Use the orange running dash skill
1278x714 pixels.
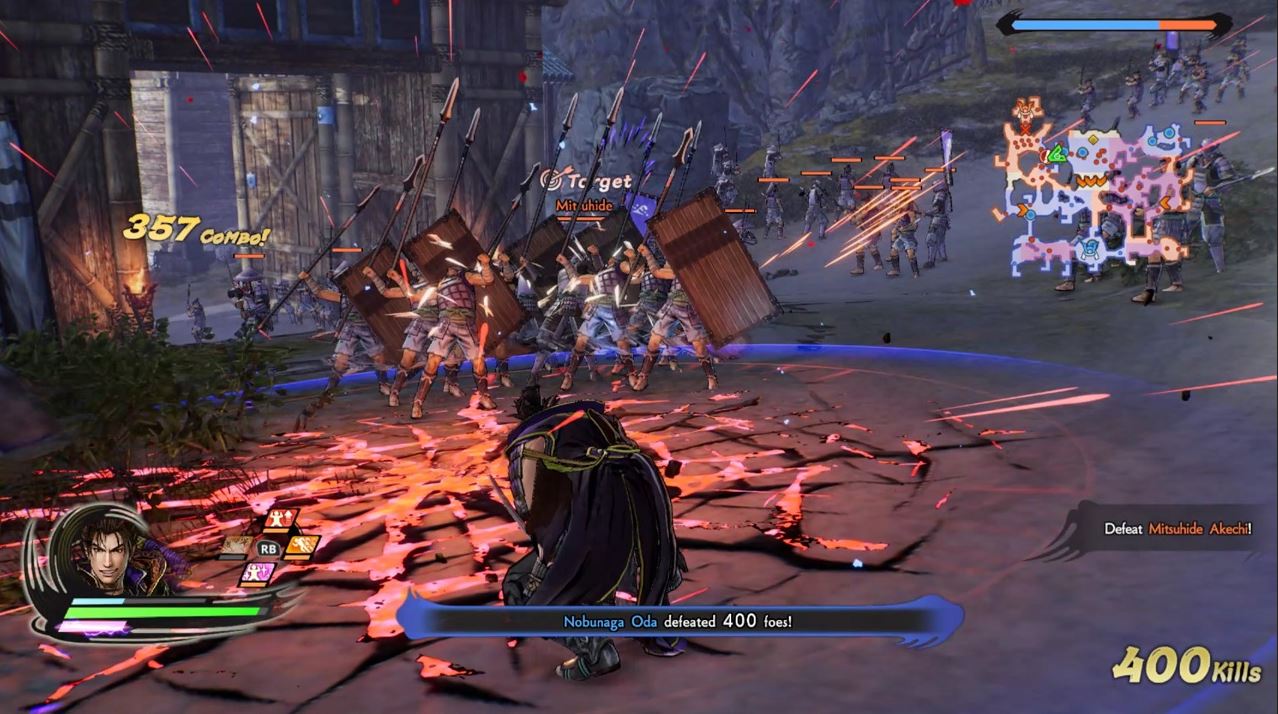tap(303, 546)
